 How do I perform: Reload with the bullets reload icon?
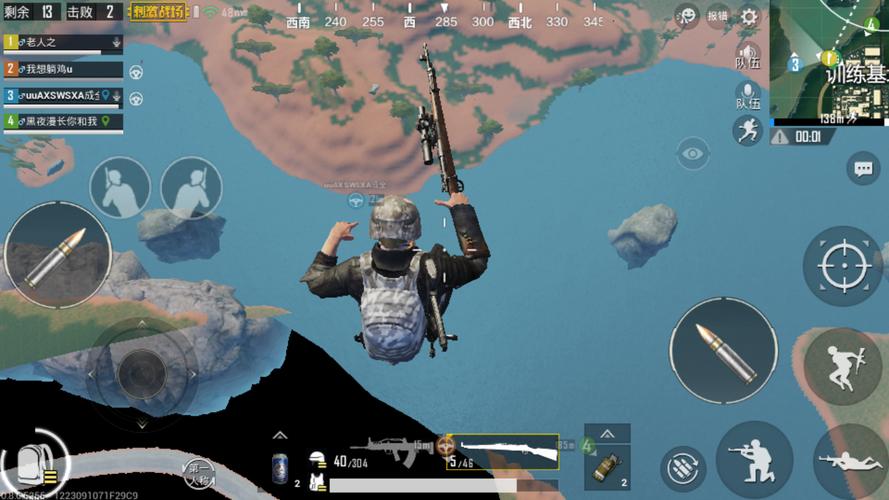click(683, 468)
